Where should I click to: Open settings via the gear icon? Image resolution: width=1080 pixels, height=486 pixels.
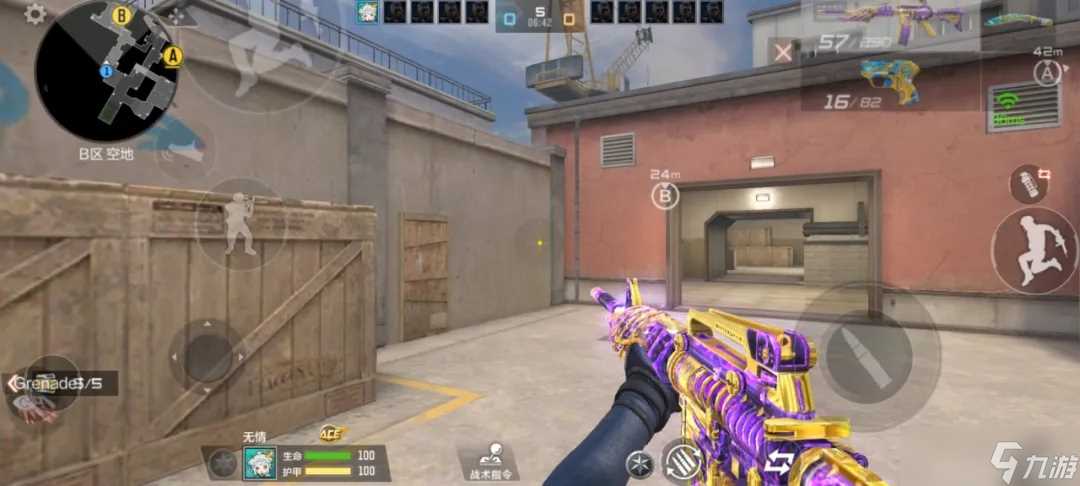(x=35, y=14)
